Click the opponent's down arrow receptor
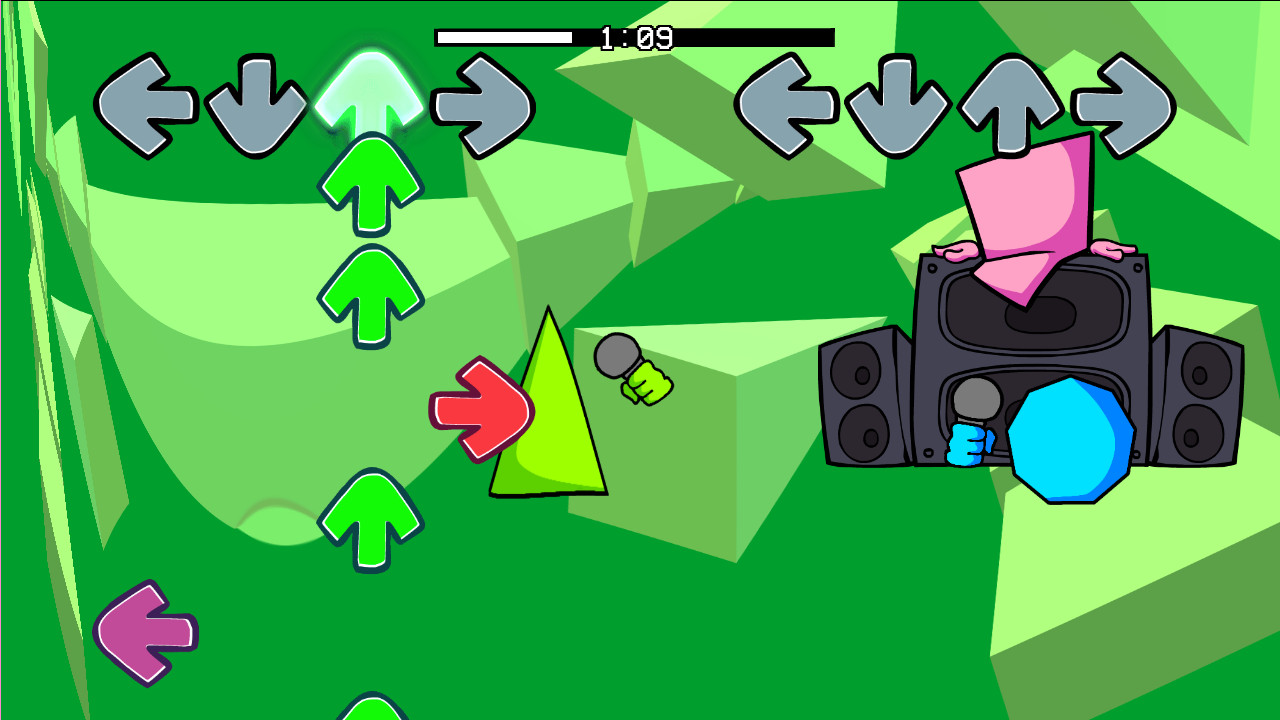 (x=898, y=101)
